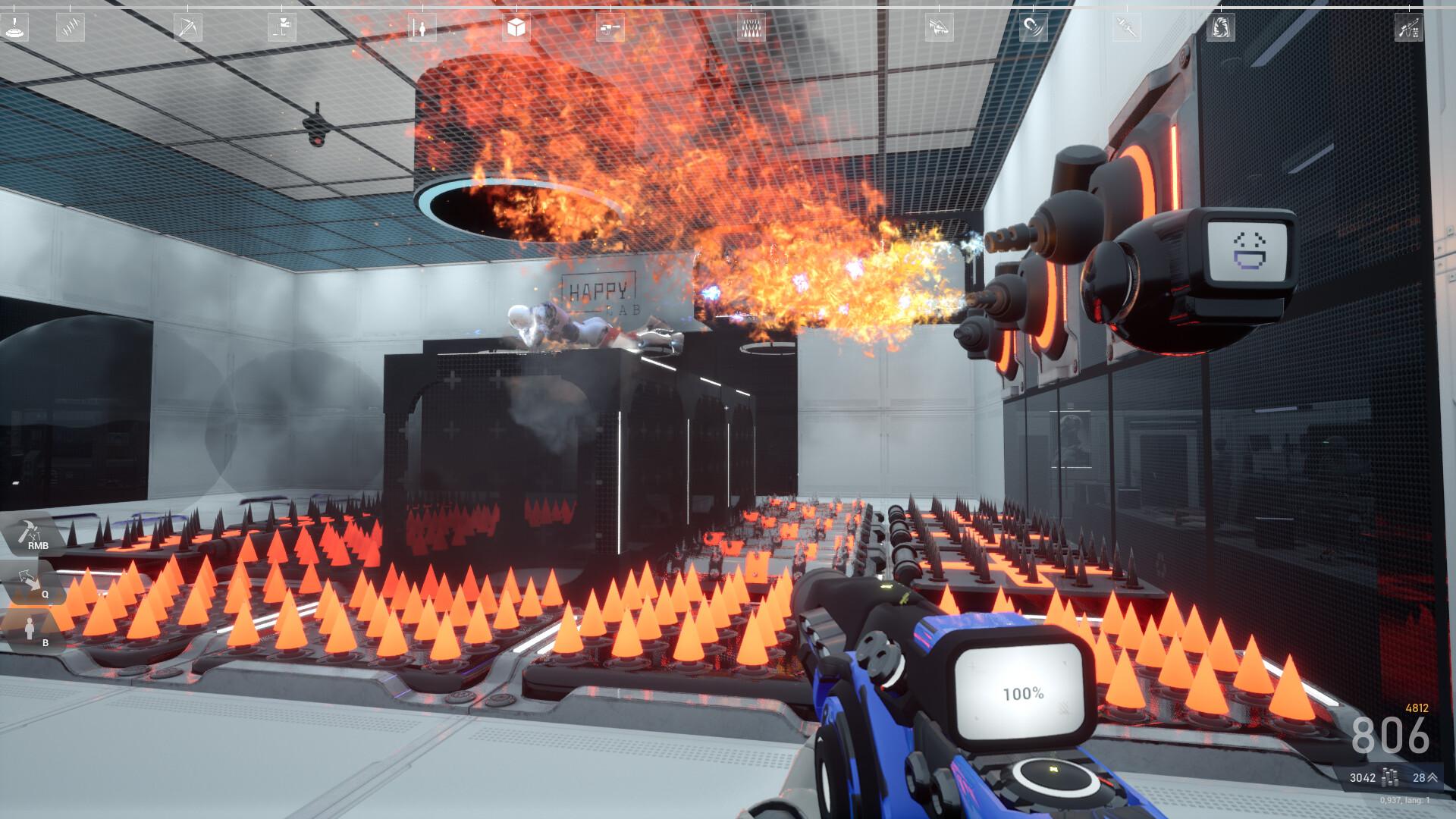This screenshot has height=819, width=1456.
Task: Select the icicle blade trap icon
Action: point(939,28)
